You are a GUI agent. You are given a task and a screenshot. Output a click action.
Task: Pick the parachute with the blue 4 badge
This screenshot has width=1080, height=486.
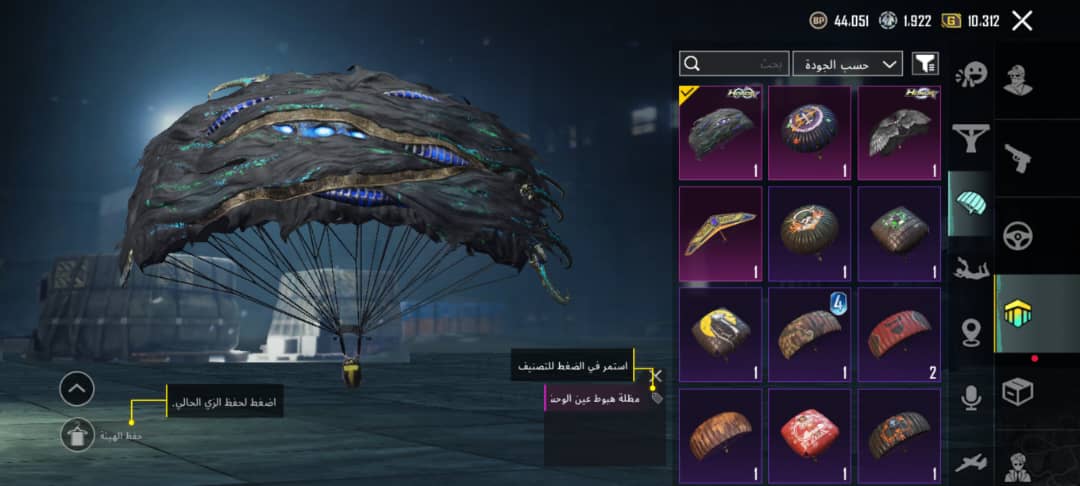(x=809, y=334)
